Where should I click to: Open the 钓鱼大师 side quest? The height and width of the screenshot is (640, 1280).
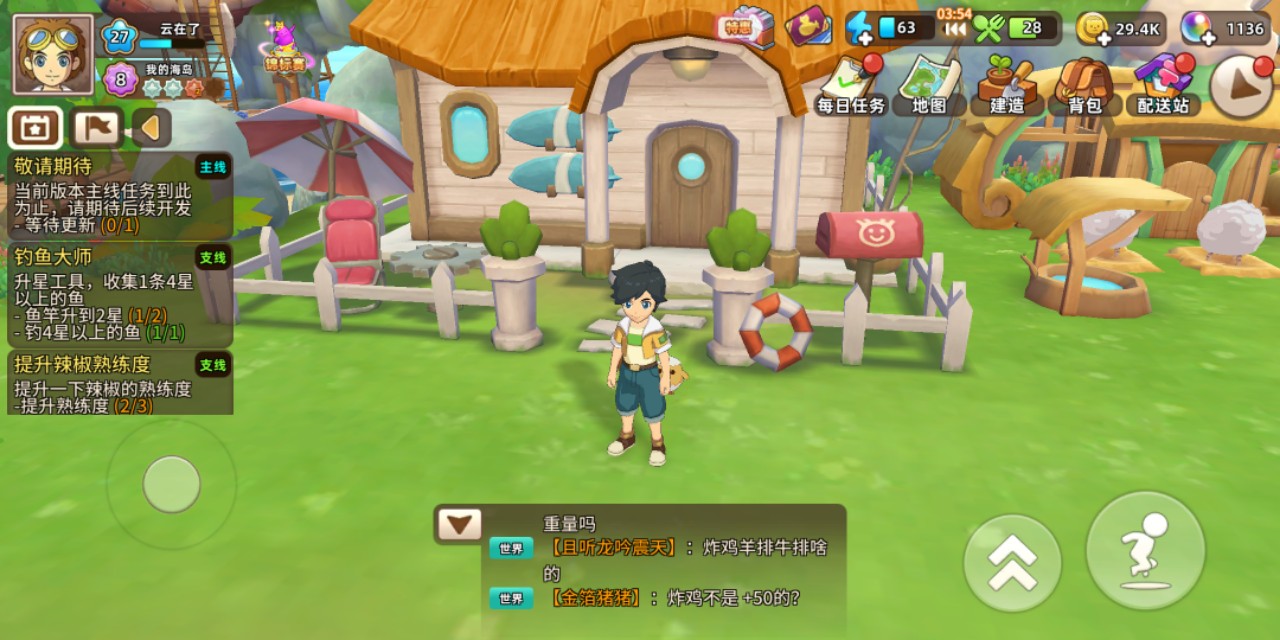tap(120, 295)
